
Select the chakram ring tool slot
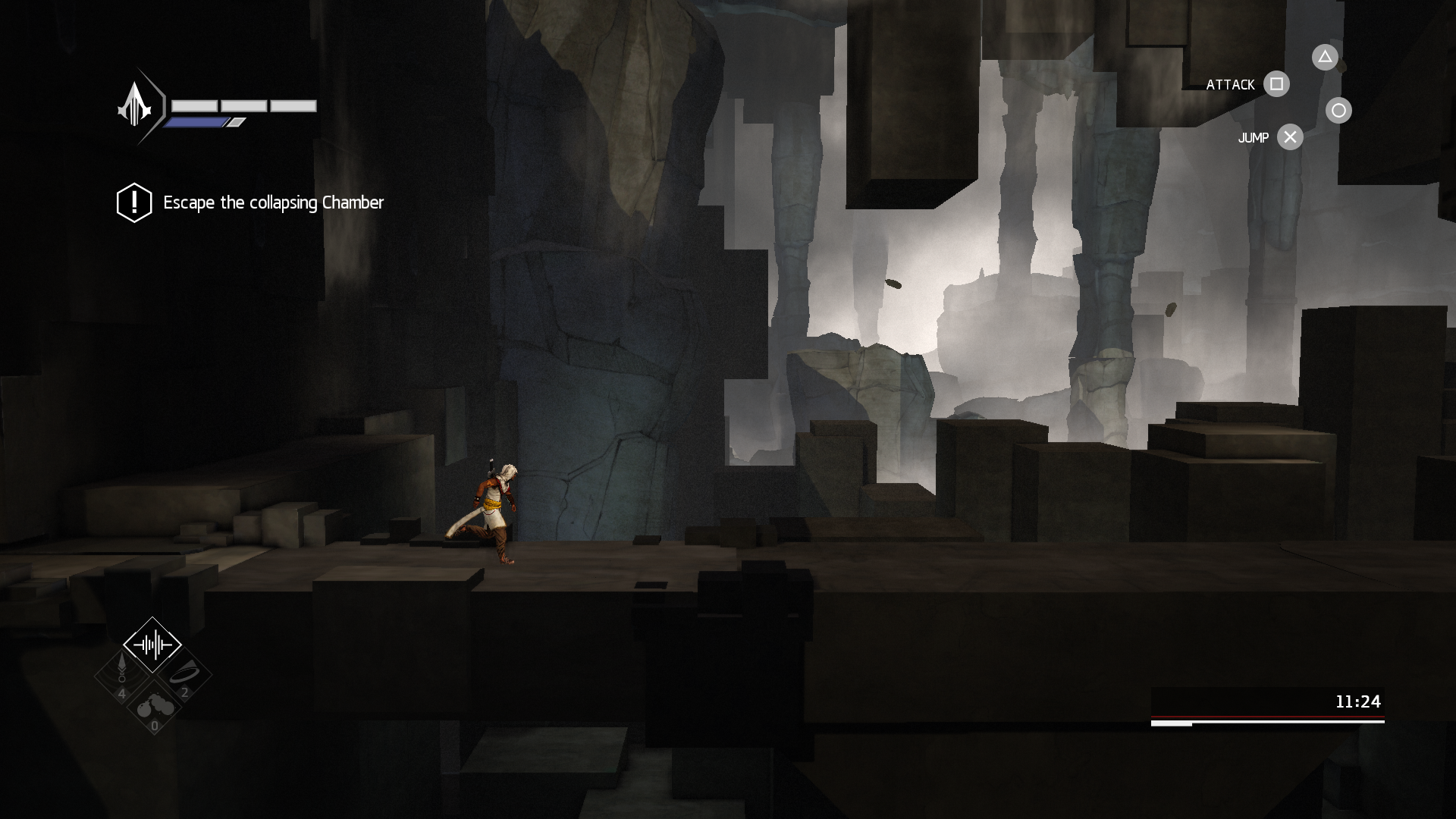183,674
